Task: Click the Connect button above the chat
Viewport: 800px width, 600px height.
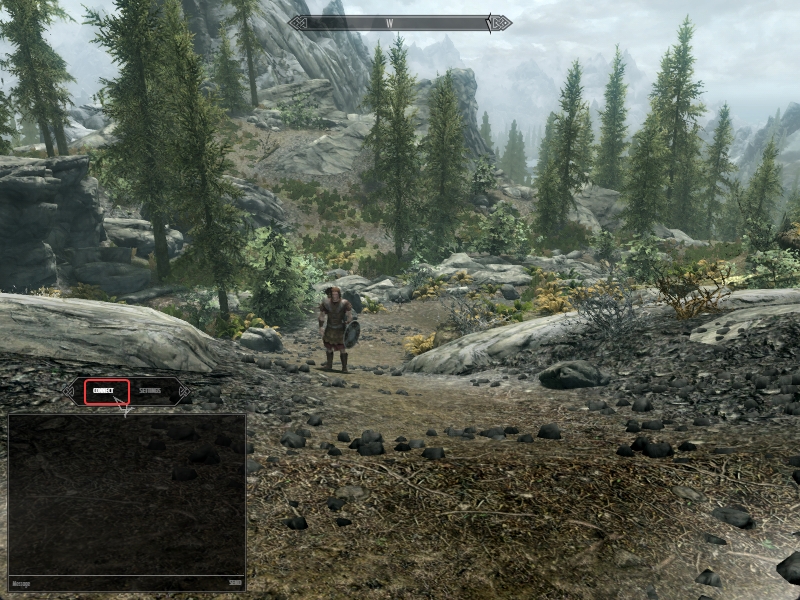Action: click(106, 391)
